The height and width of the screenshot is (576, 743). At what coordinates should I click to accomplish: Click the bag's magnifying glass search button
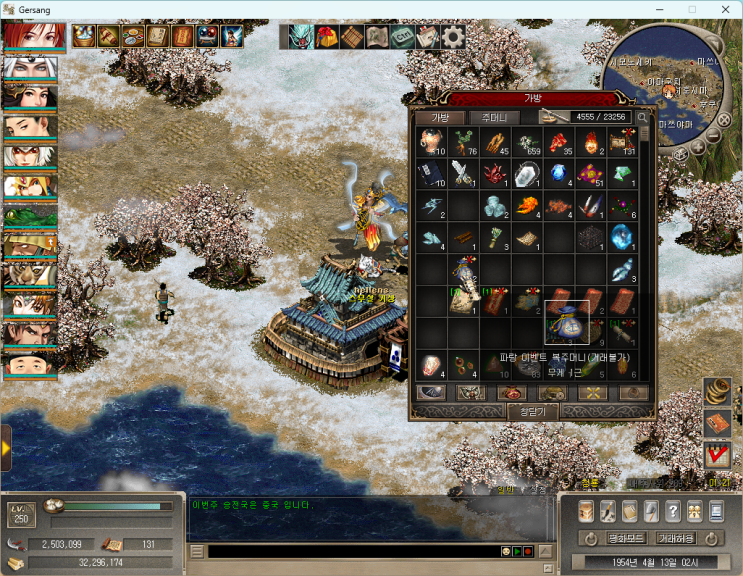tap(642, 117)
